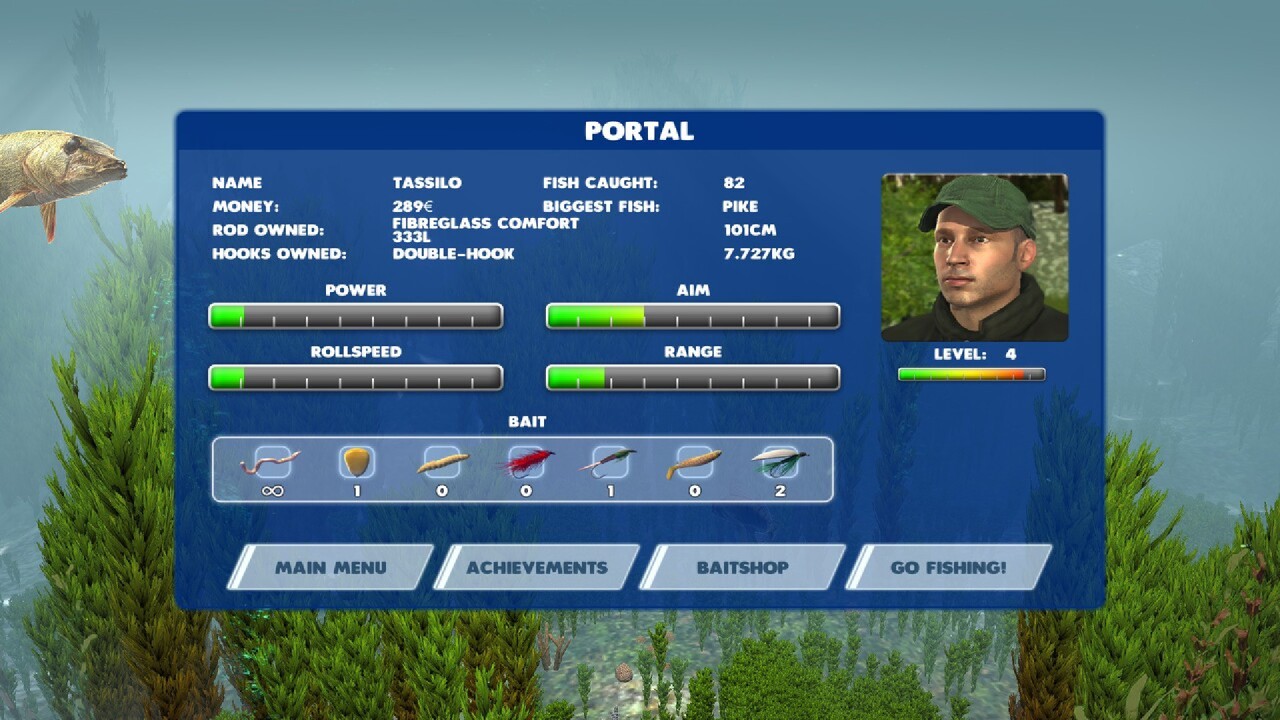Open the Achievements screen
This screenshot has width=1280, height=720.
coord(537,567)
